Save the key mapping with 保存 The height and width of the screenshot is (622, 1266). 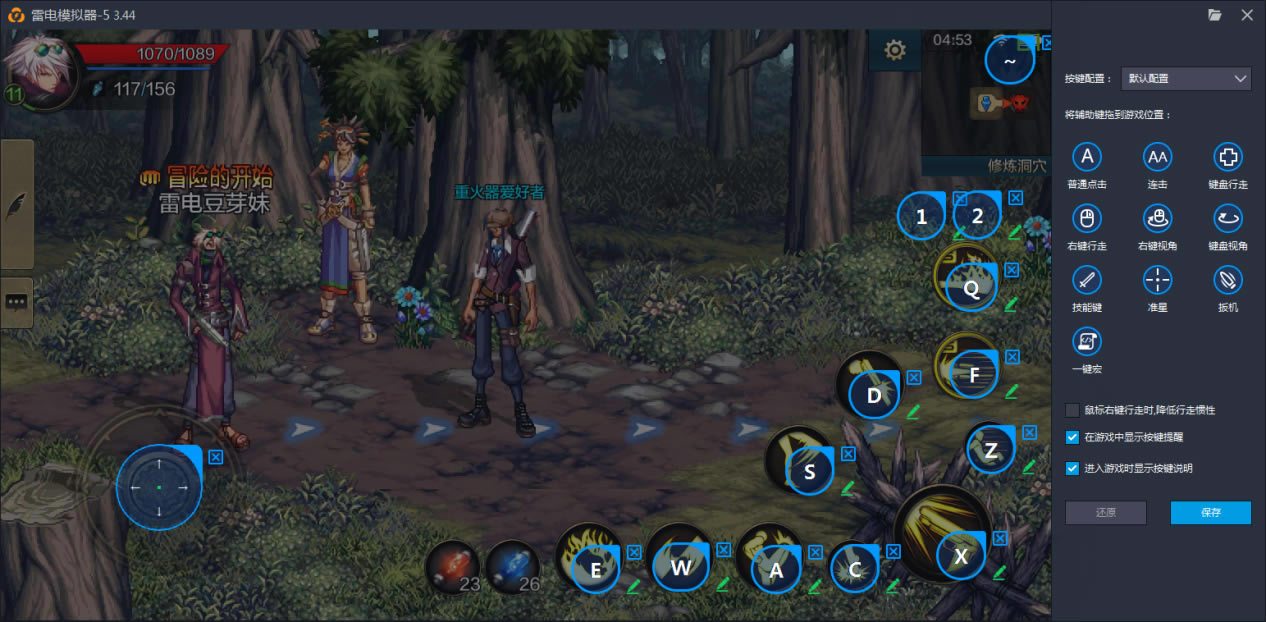[1210, 512]
